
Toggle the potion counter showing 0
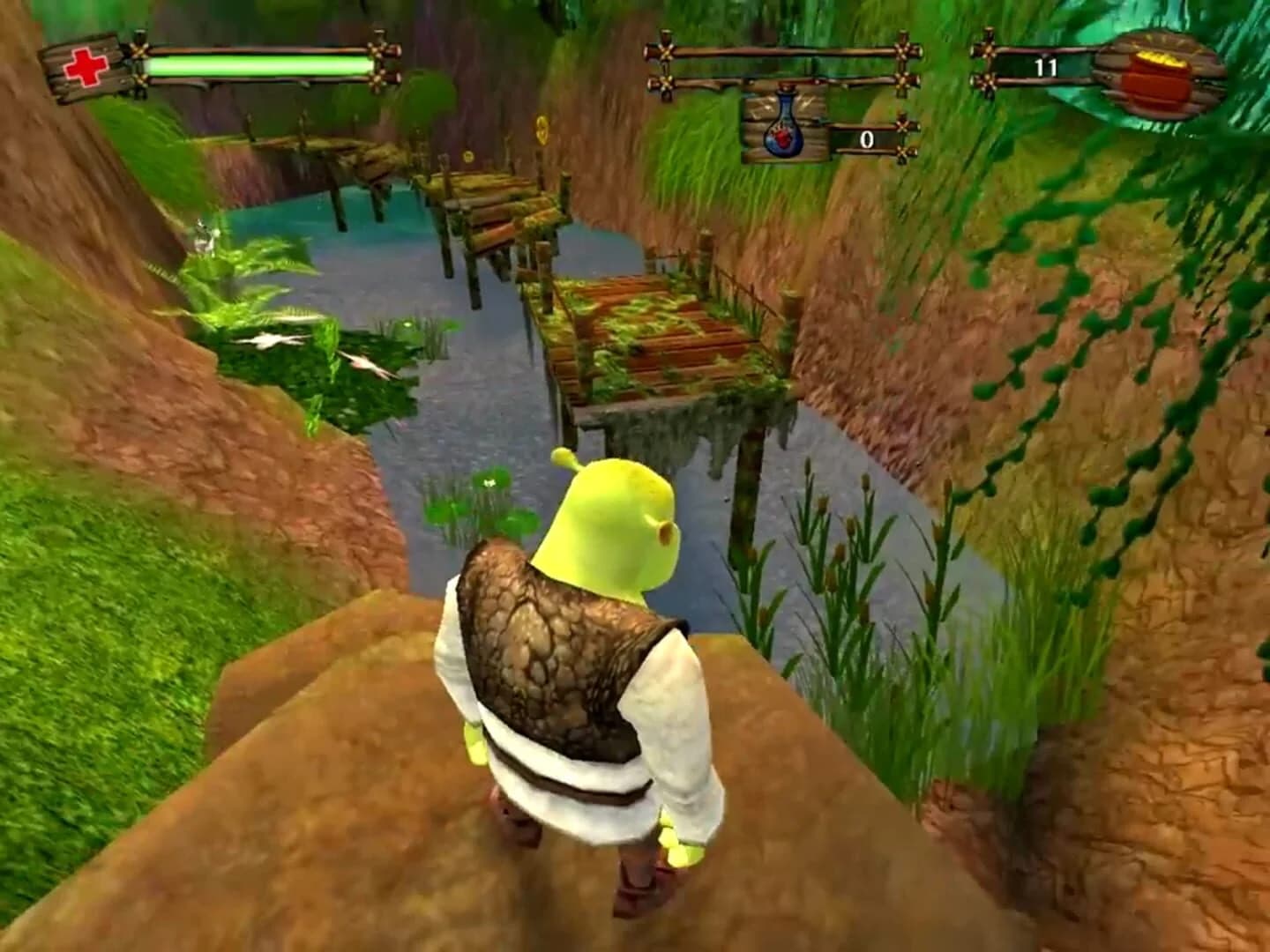click(867, 139)
